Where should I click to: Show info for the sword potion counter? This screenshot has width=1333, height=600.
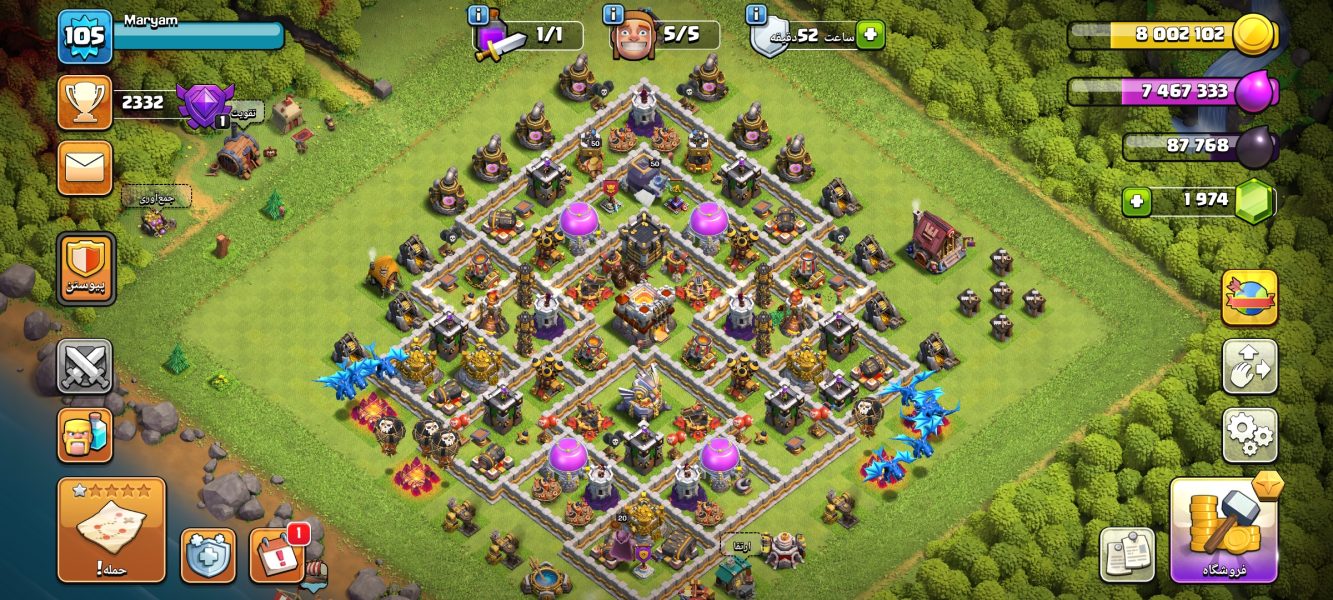click(x=478, y=14)
